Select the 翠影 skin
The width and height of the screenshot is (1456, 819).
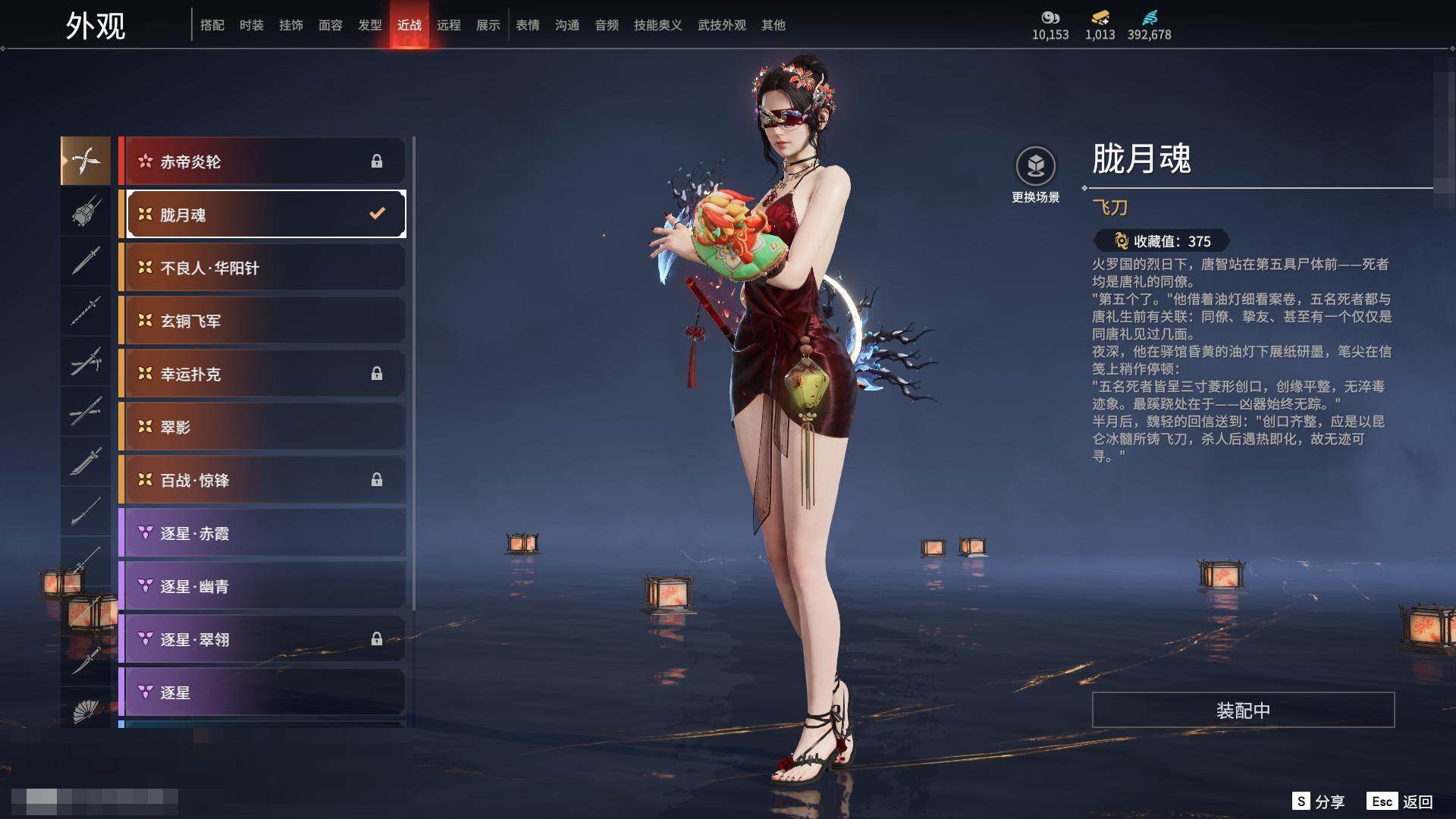tap(262, 427)
